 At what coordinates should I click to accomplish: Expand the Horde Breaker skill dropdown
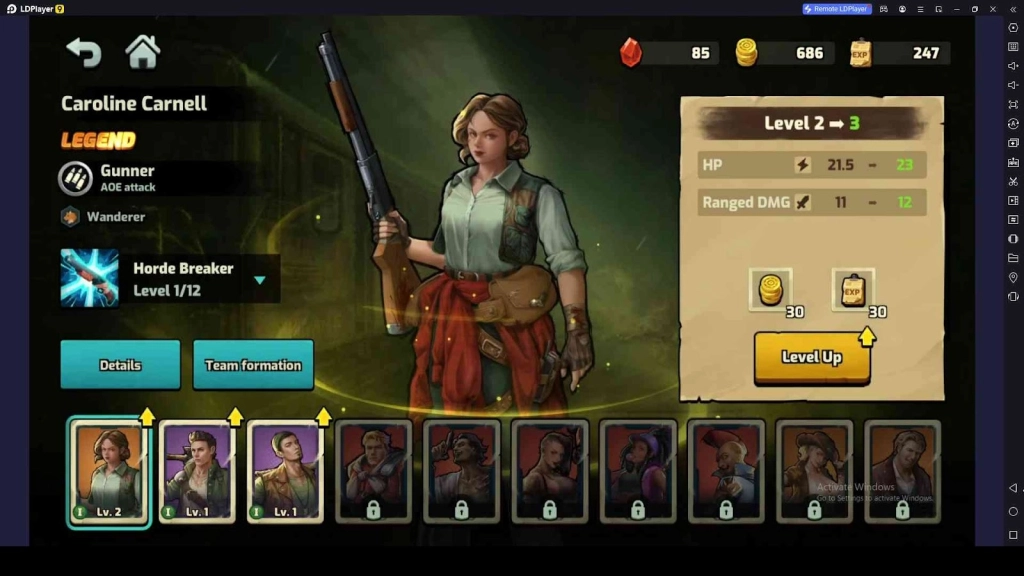pos(260,280)
